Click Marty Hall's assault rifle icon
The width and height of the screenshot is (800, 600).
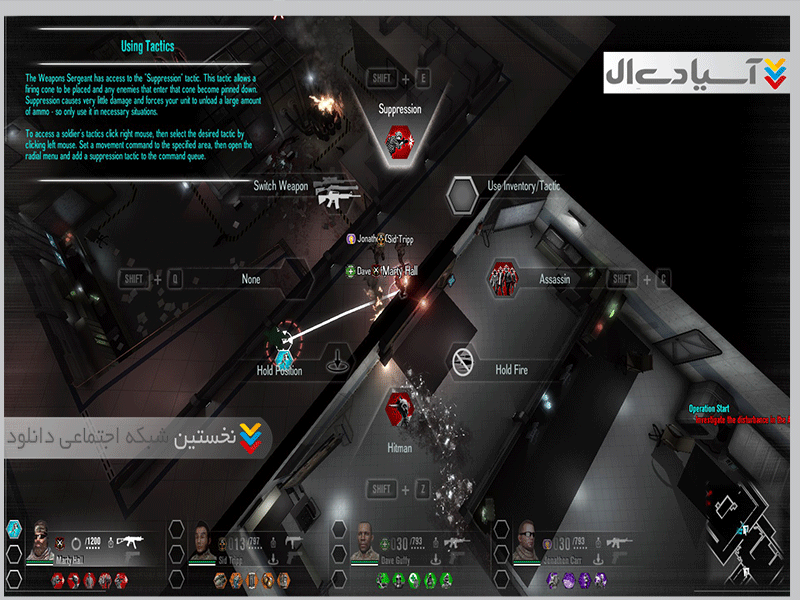point(129,541)
